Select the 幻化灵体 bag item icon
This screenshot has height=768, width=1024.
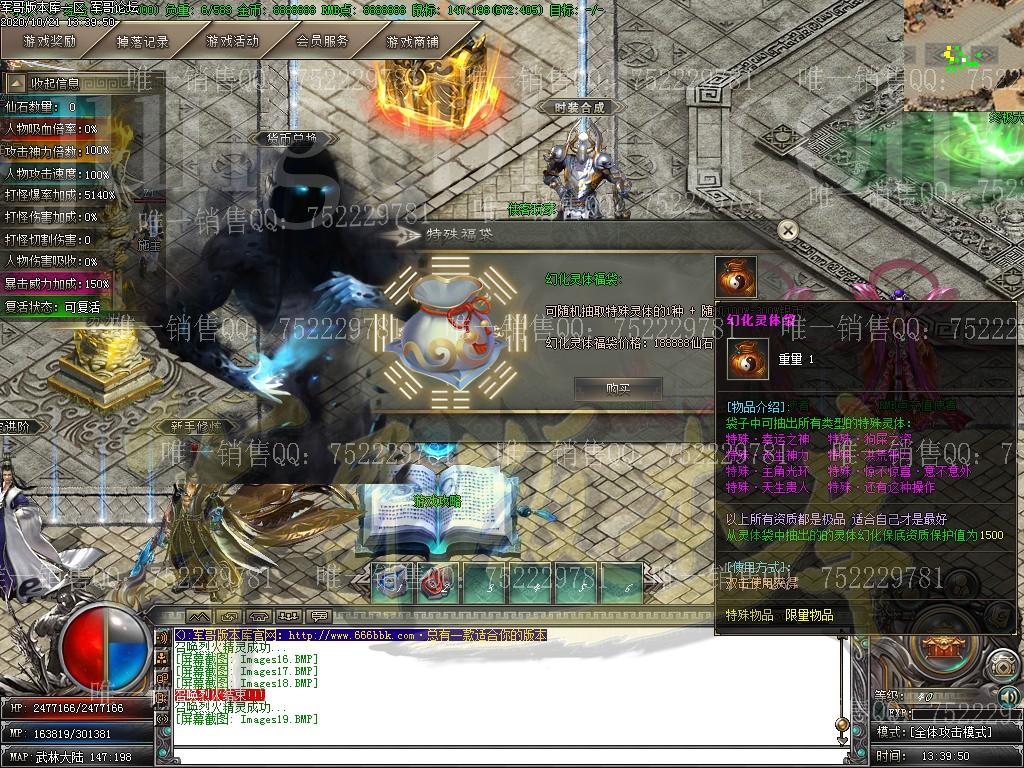pos(736,277)
